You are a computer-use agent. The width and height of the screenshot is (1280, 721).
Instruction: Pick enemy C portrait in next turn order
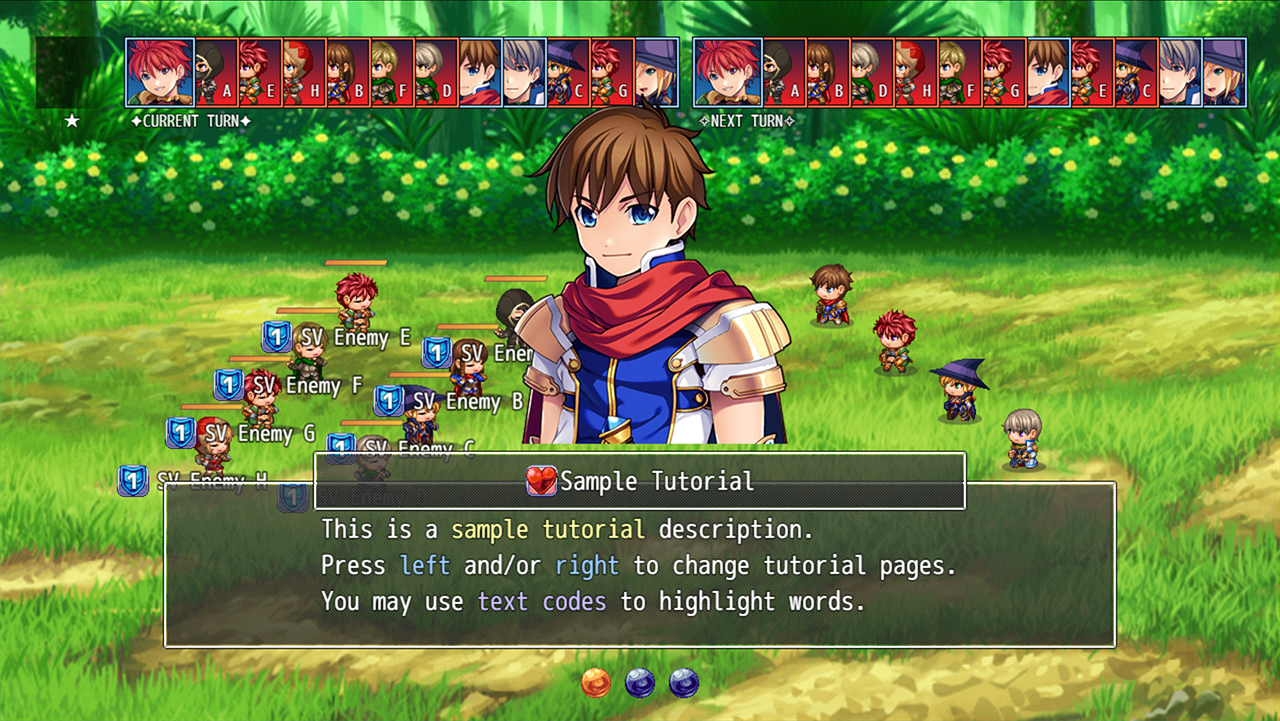tap(1136, 72)
